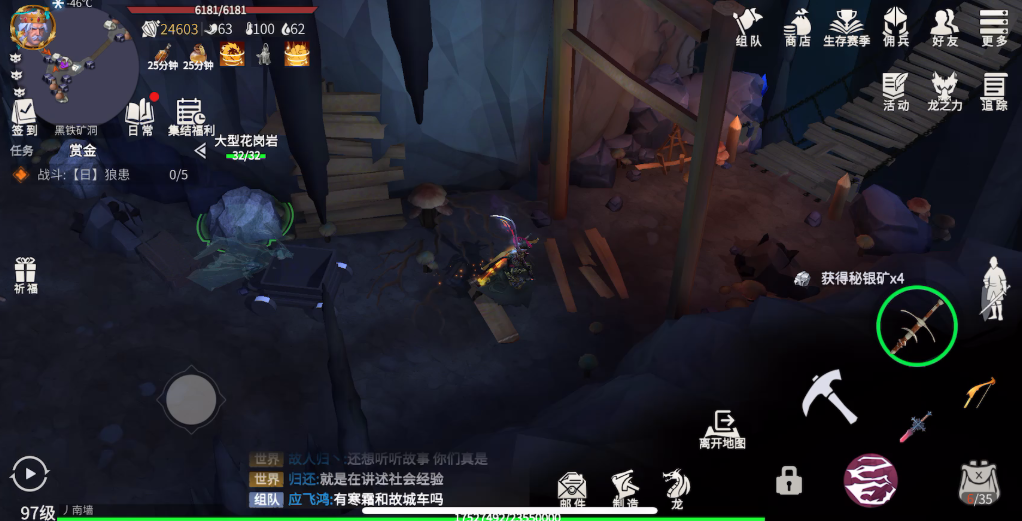Open the 邮件 mail inbox

pyautogui.click(x=572, y=488)
